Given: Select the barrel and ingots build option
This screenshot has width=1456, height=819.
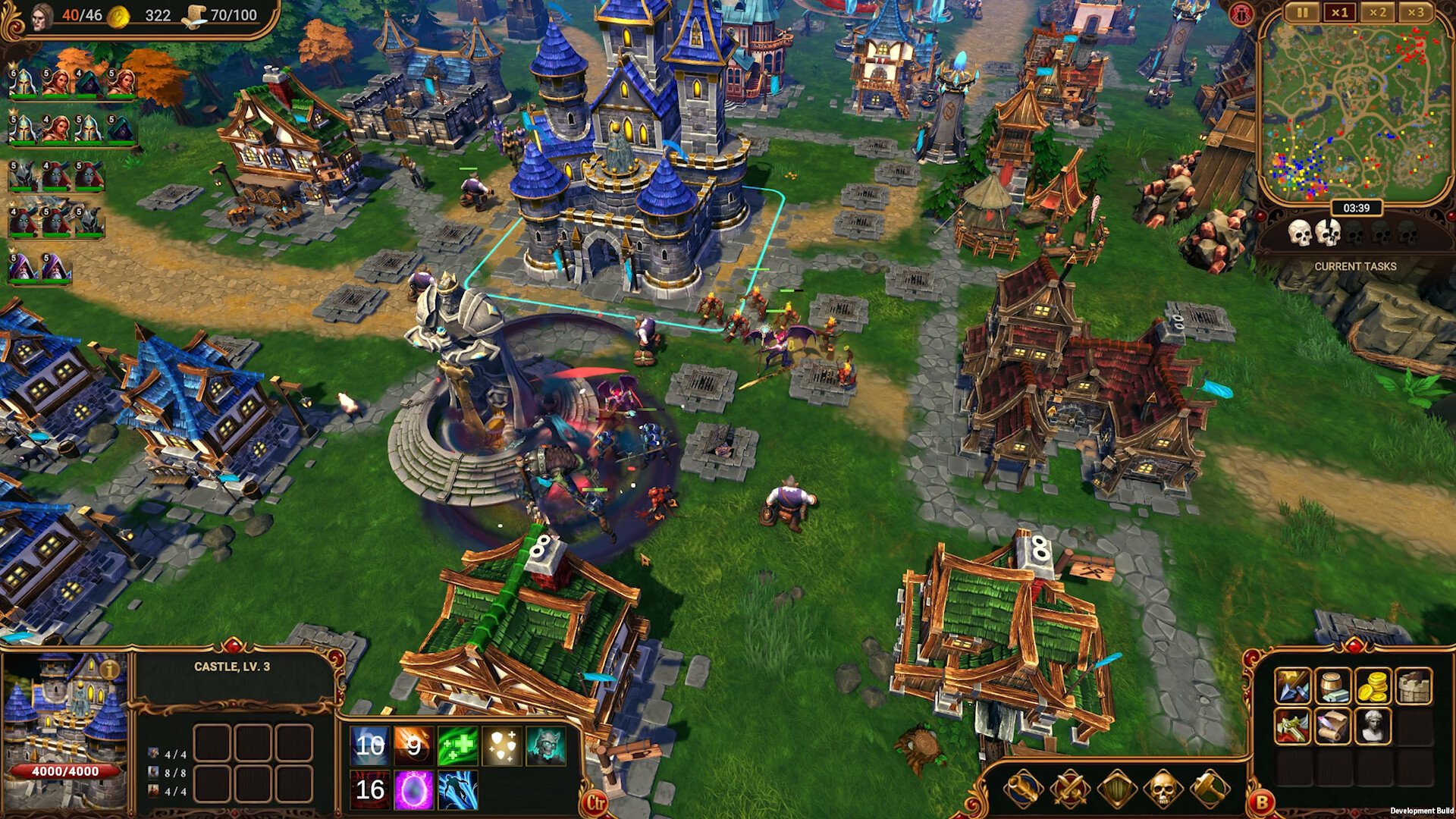Looking at the screenshot, I should pos(1332,686).
